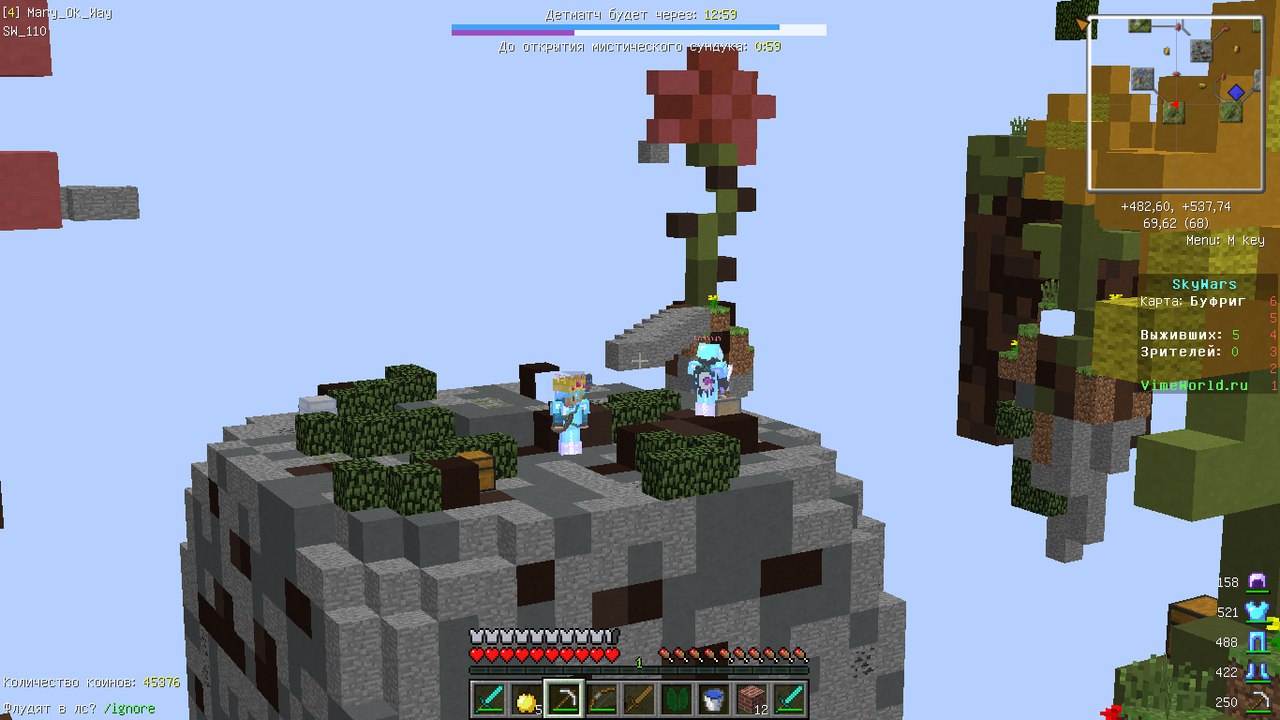Click the diamond leggings durability icon

pyautogui.click(x=1257, y=642)
